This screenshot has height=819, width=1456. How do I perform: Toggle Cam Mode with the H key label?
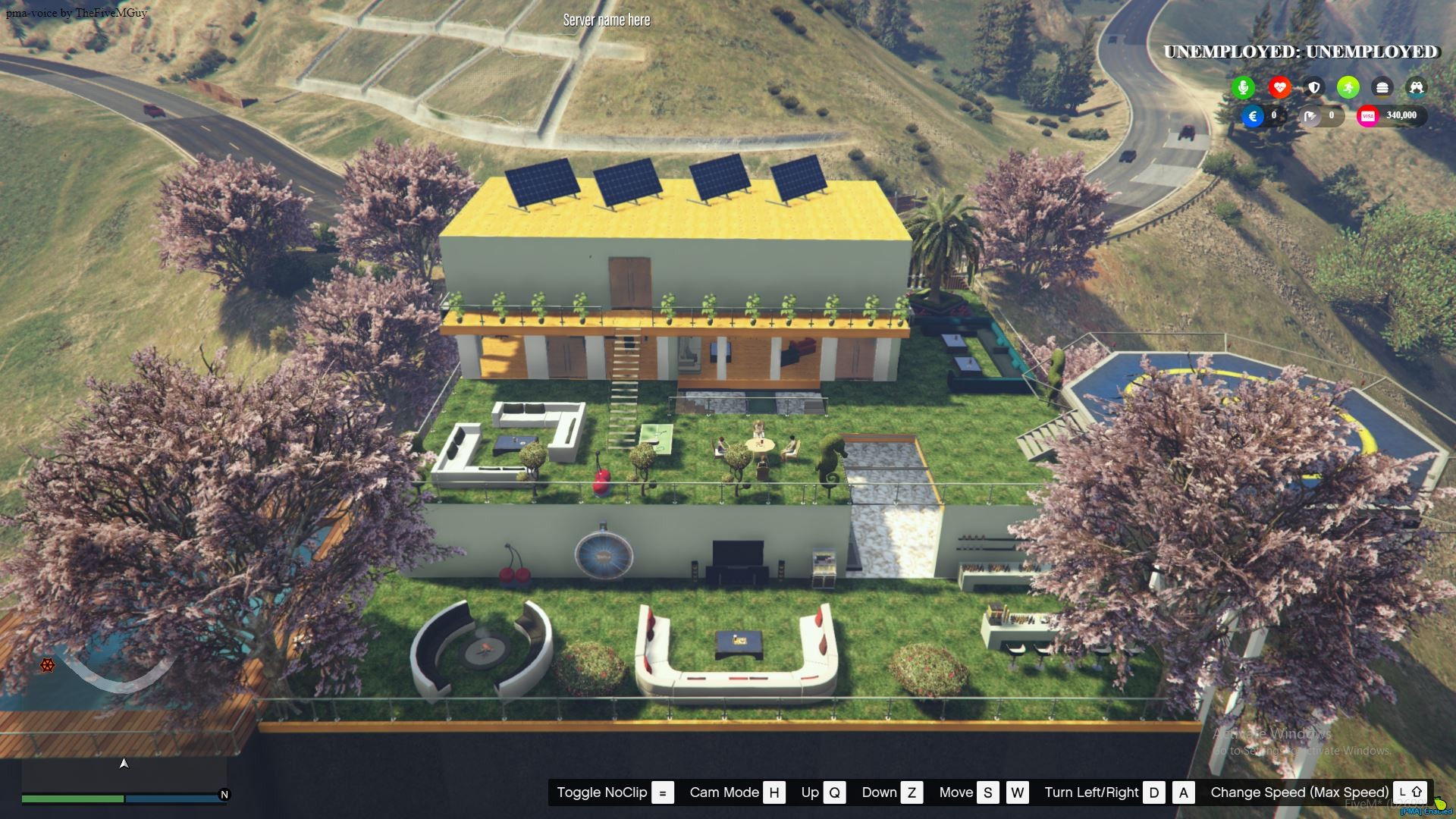tap(774, 792)
